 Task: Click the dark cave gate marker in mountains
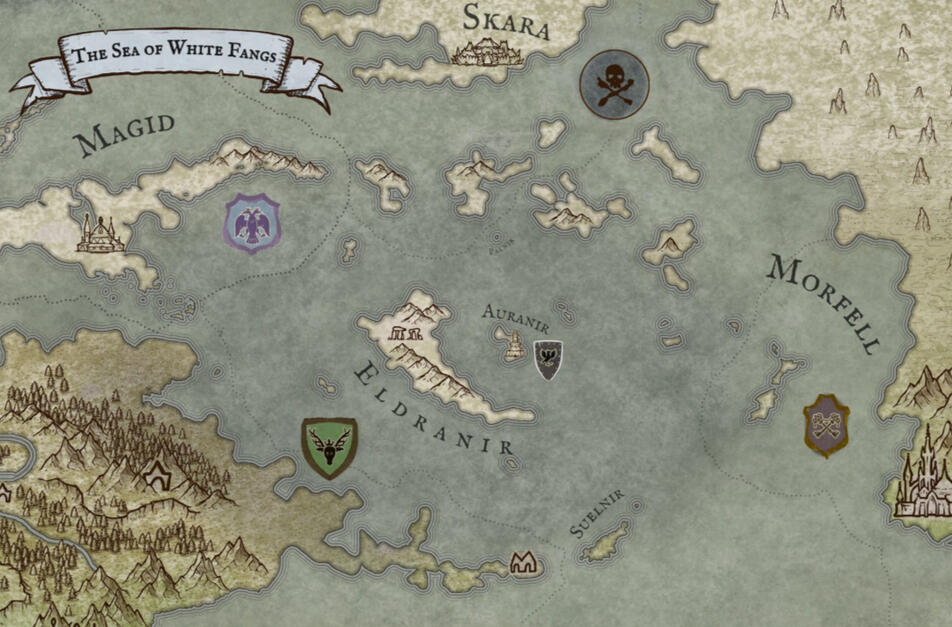coord(155,476)
